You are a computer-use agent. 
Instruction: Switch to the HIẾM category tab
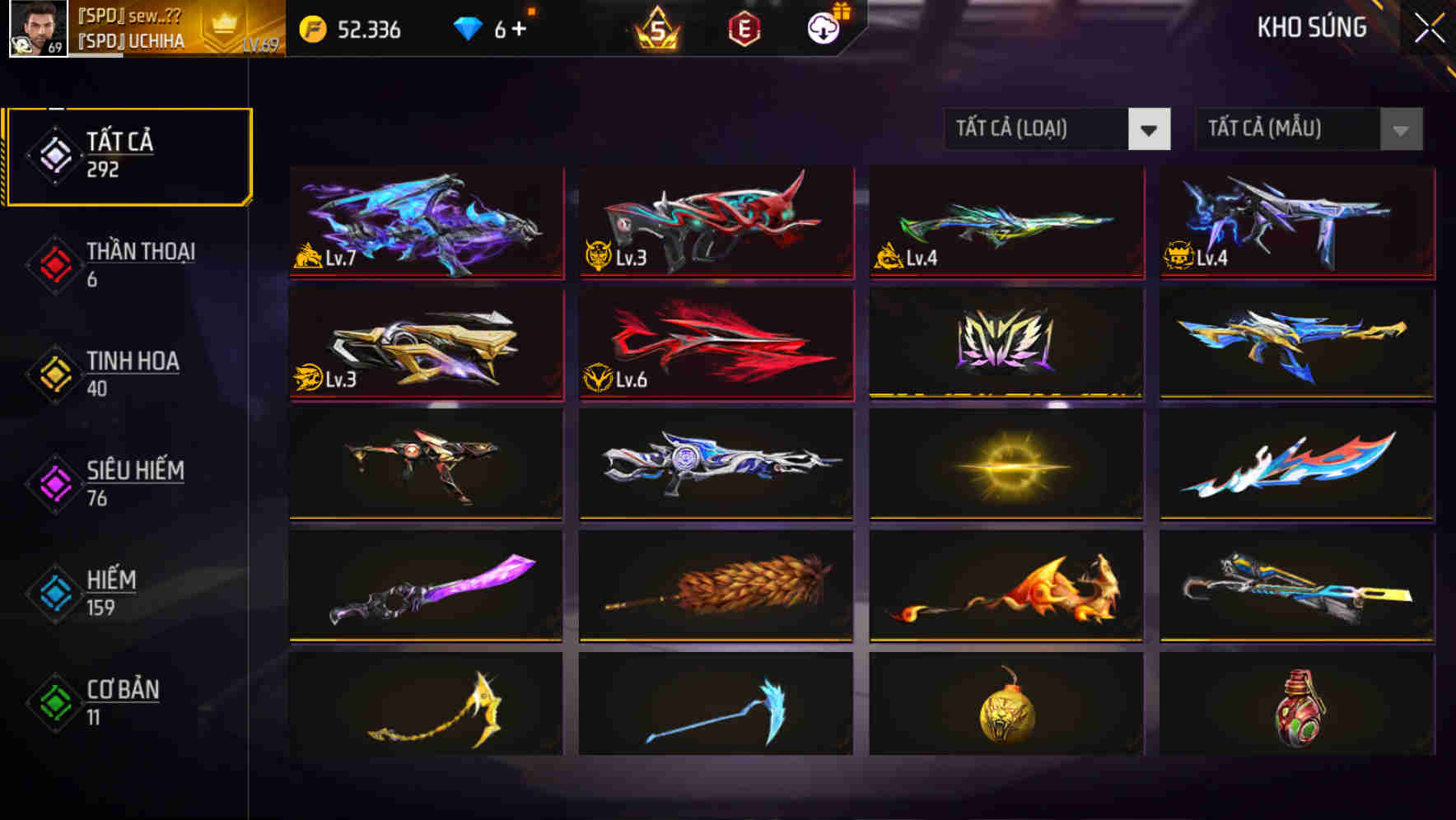coord(107,594)
